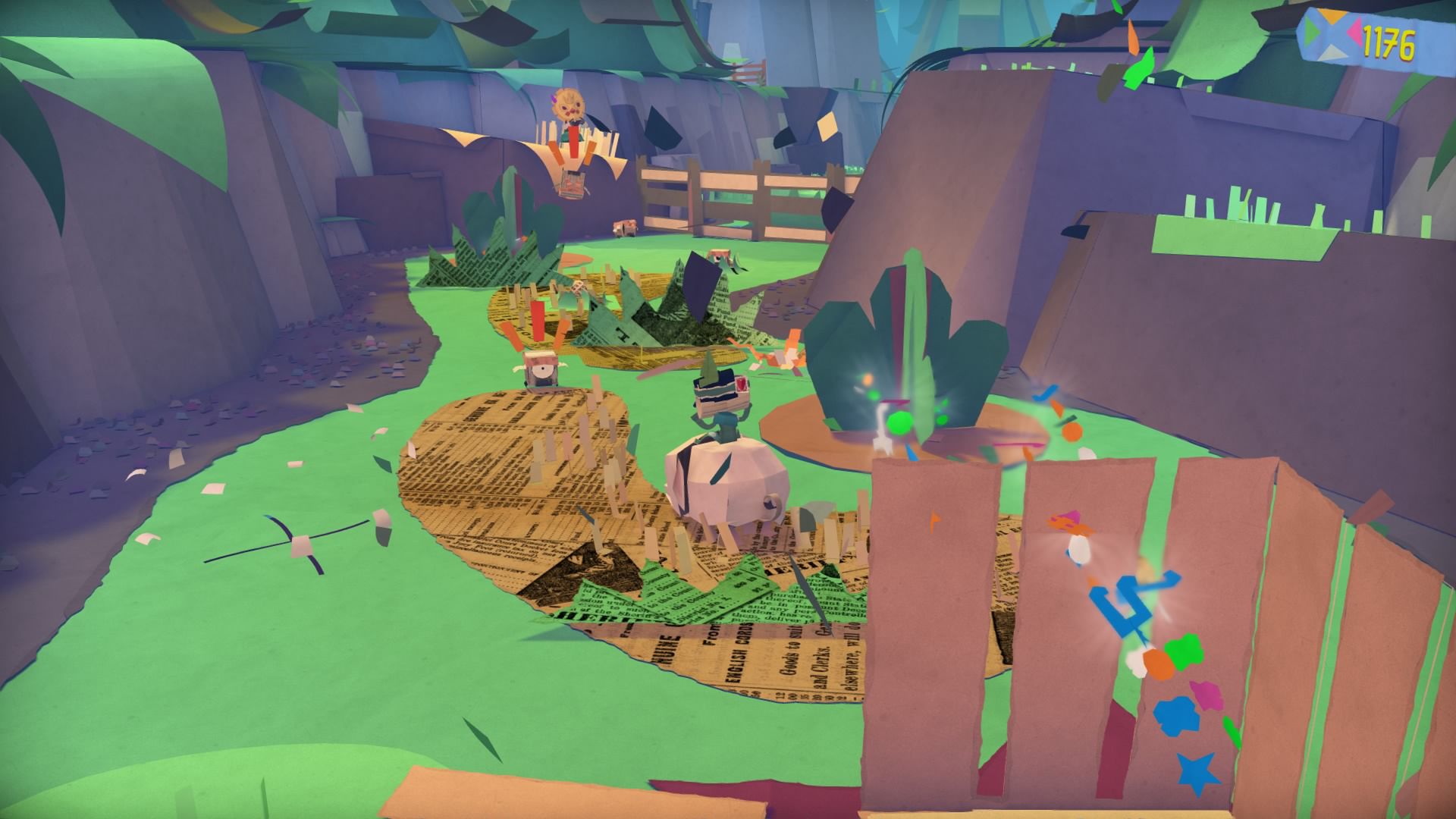Select the blue star sticker on the fence

(1198, 770)
